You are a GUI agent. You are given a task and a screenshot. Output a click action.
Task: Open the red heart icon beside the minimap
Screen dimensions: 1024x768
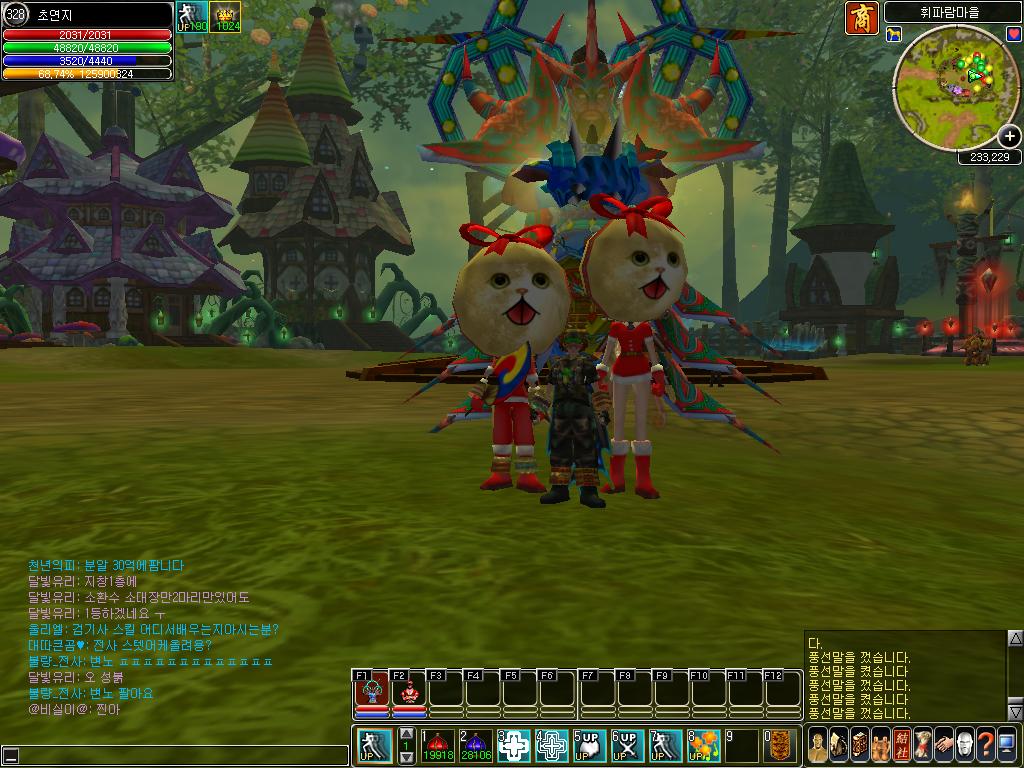1013,35
